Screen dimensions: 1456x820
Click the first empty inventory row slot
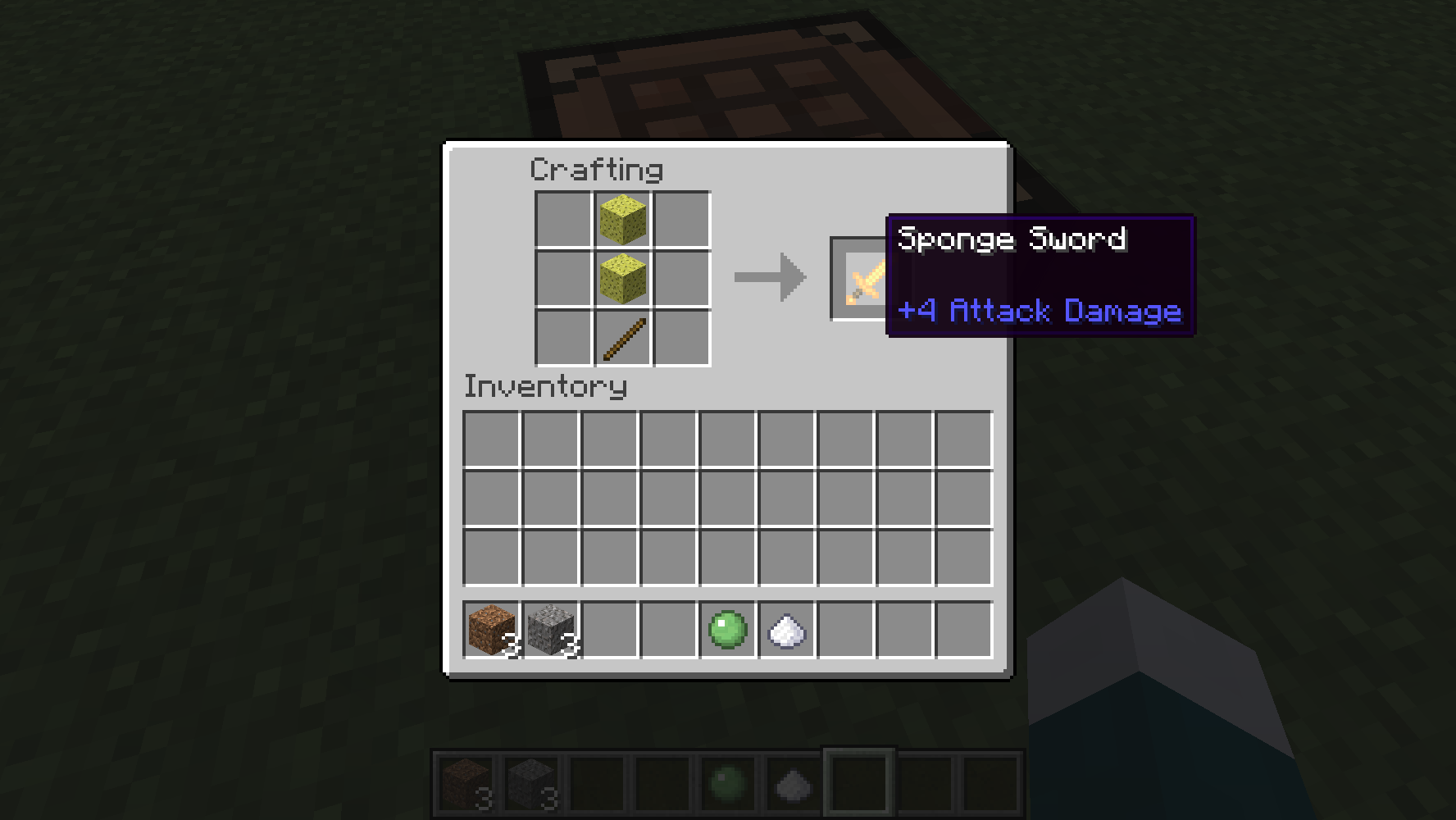tap(489, 439)
